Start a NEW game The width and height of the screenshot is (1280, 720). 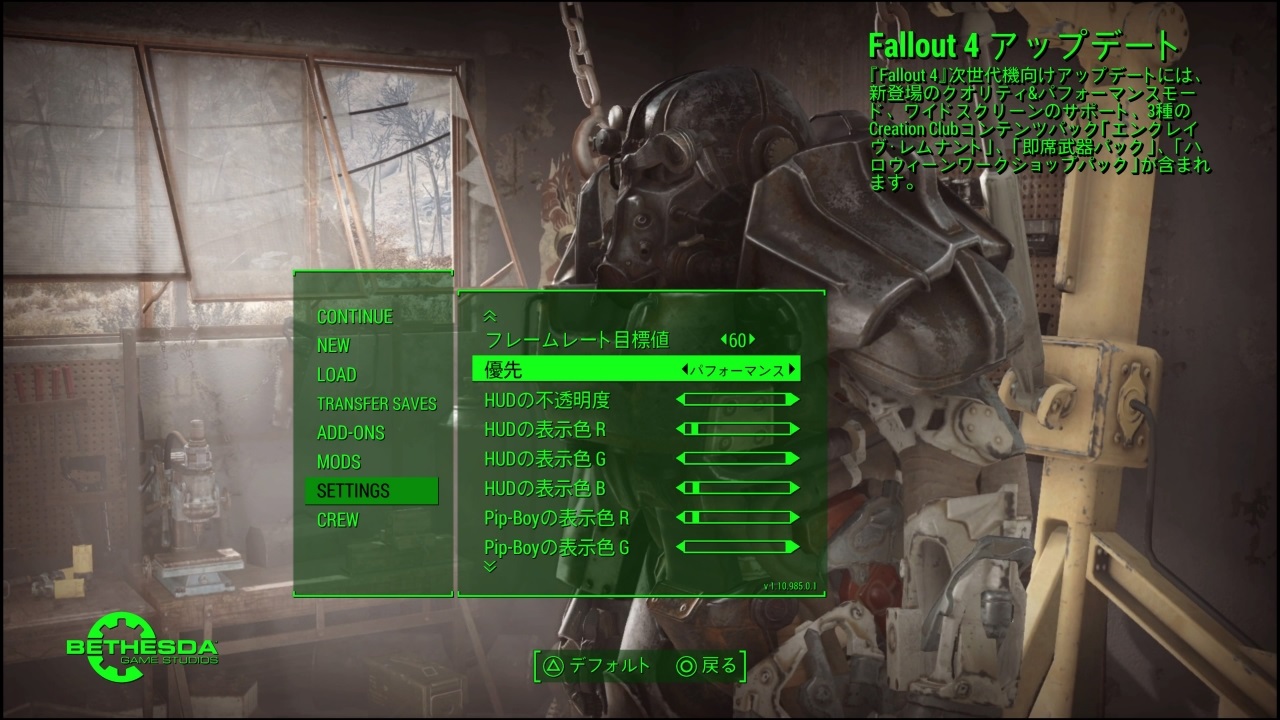(x=333, y=345)
